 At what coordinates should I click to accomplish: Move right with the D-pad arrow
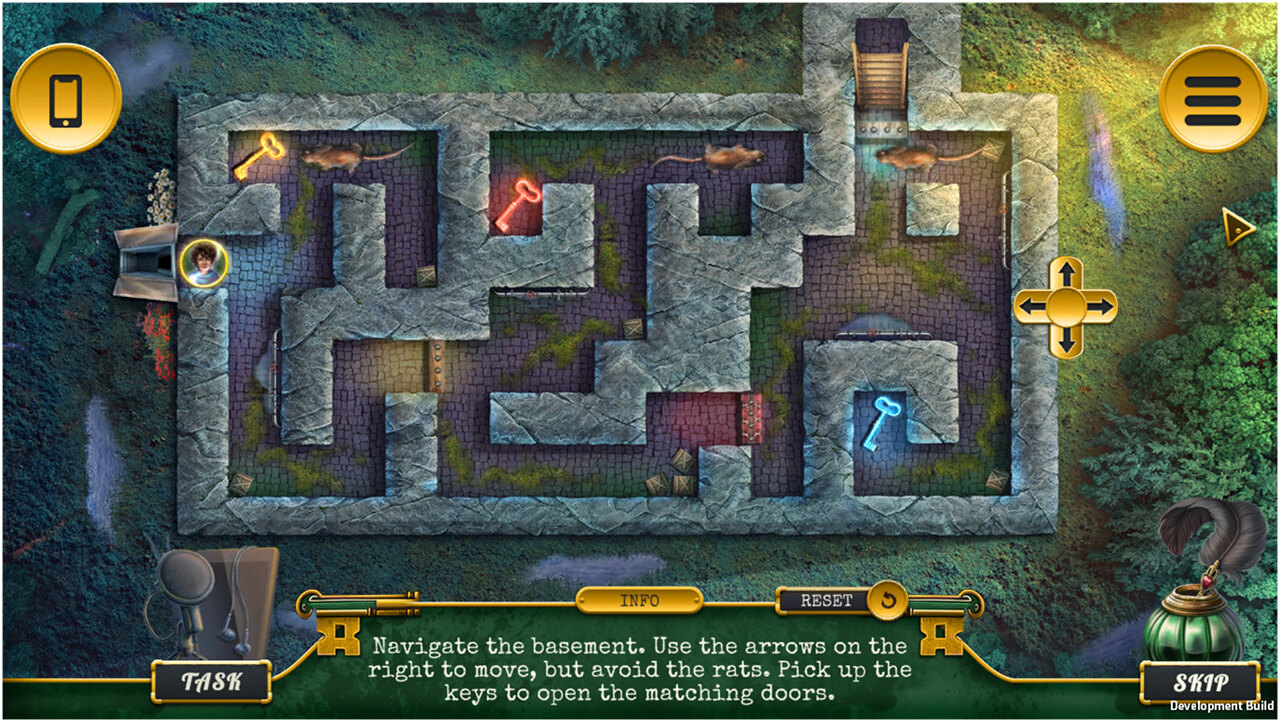[x=1101, y=307]
